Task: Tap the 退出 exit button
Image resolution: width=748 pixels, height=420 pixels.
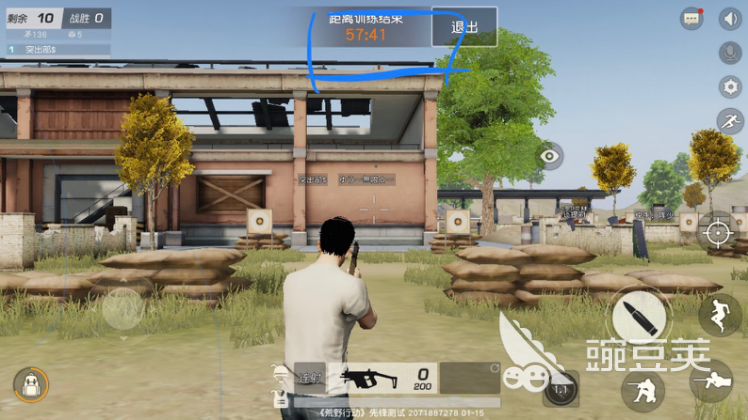Action: click(464, 27)
